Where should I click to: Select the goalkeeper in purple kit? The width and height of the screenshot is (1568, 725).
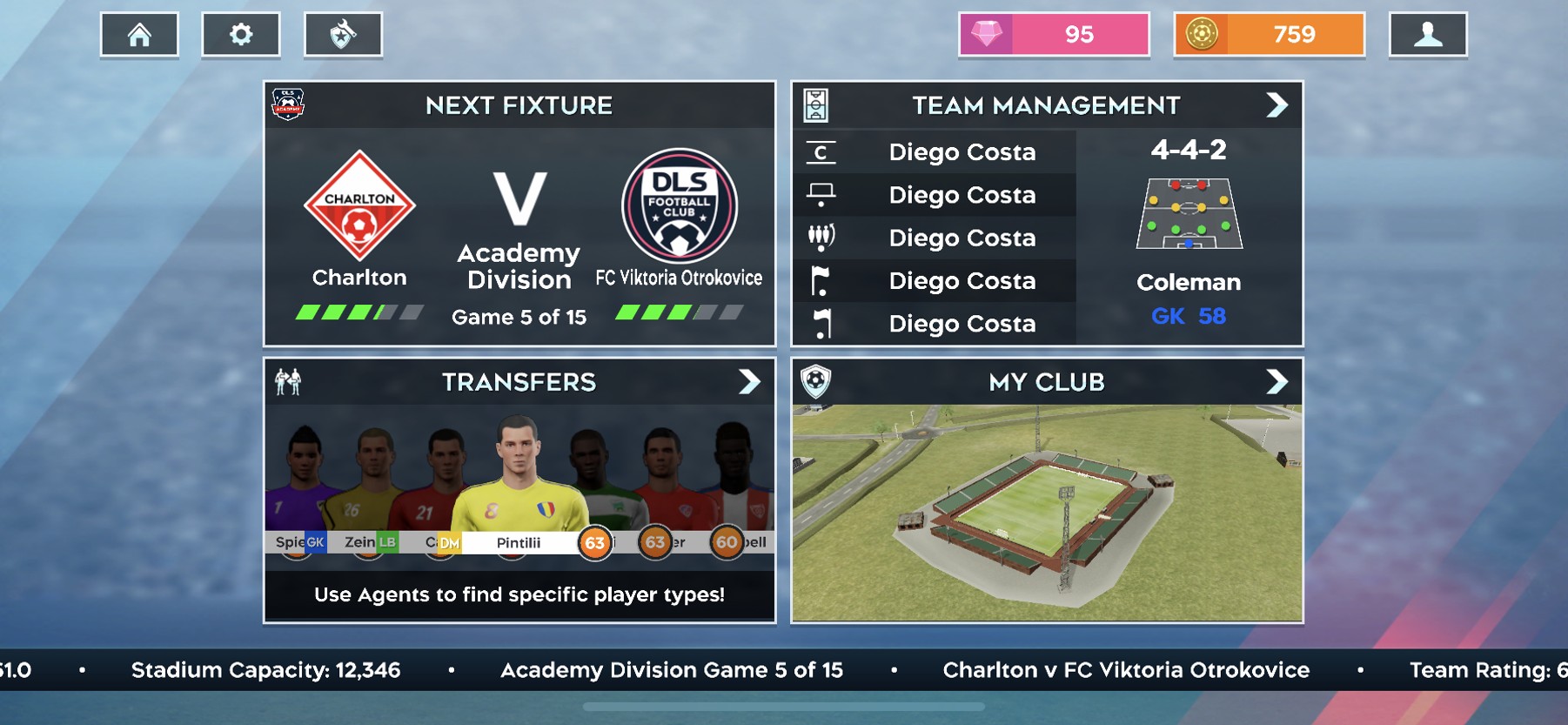[298, 487]
